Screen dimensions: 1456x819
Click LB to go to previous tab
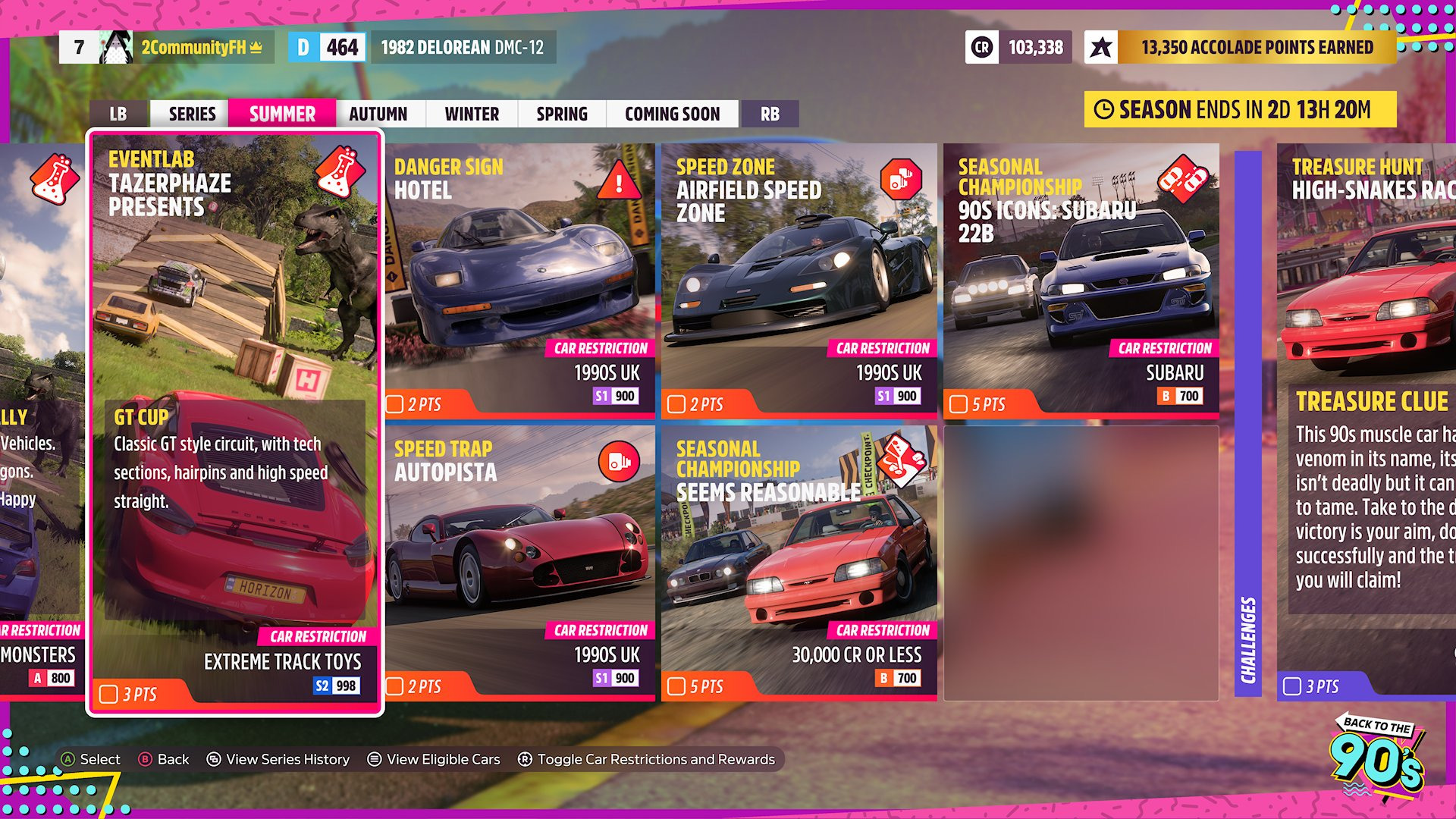[x=118, y=114]
